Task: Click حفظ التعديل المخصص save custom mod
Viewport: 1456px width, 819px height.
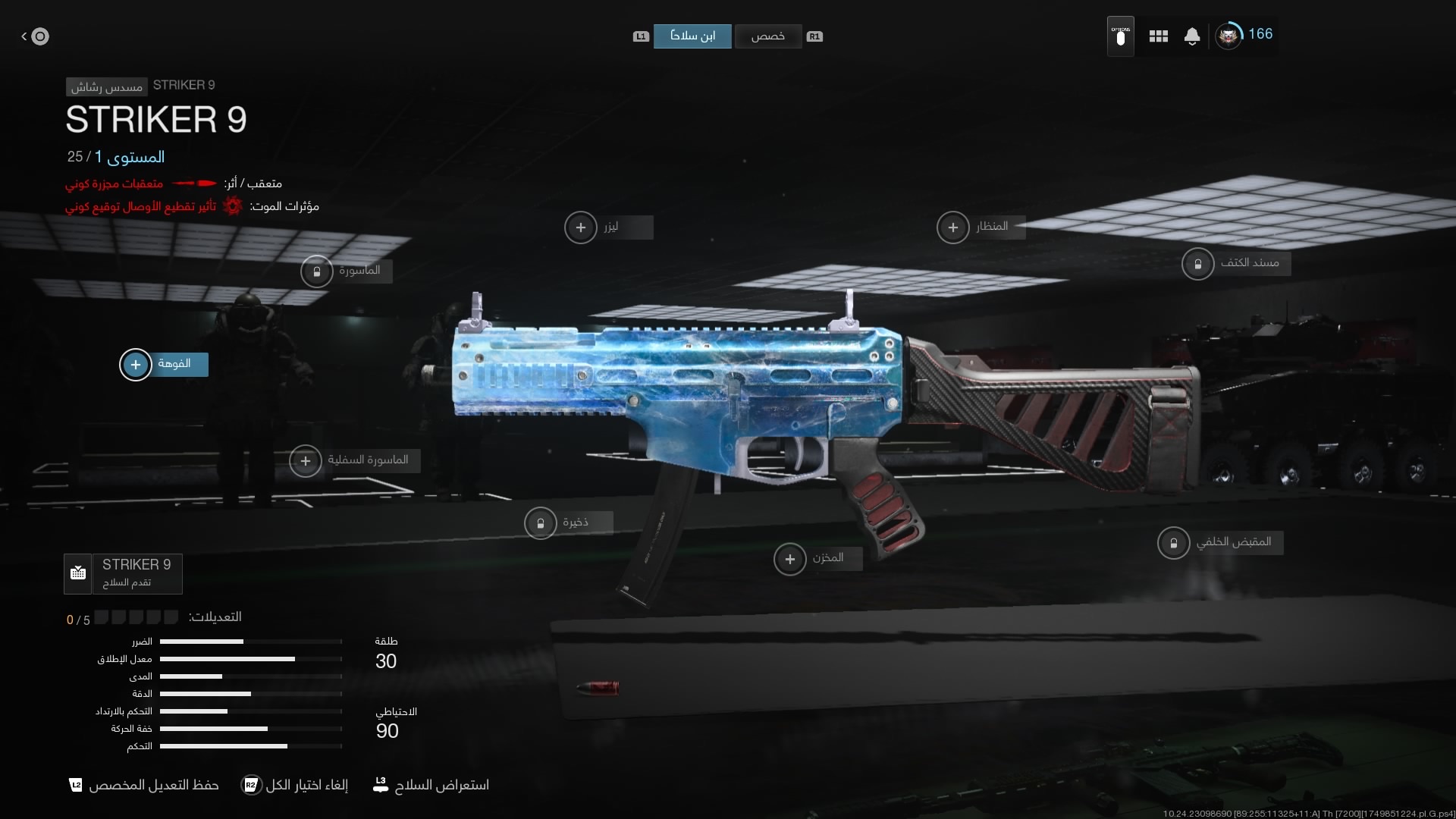Action: click(x=144, y=785)
